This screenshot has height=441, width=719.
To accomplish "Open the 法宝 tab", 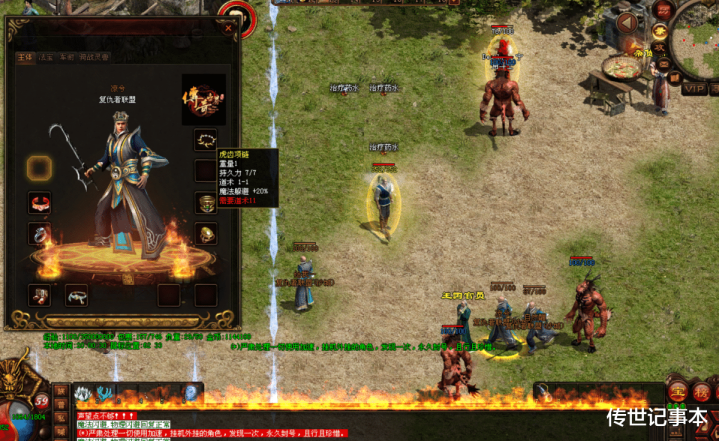I will coord(46,58).
